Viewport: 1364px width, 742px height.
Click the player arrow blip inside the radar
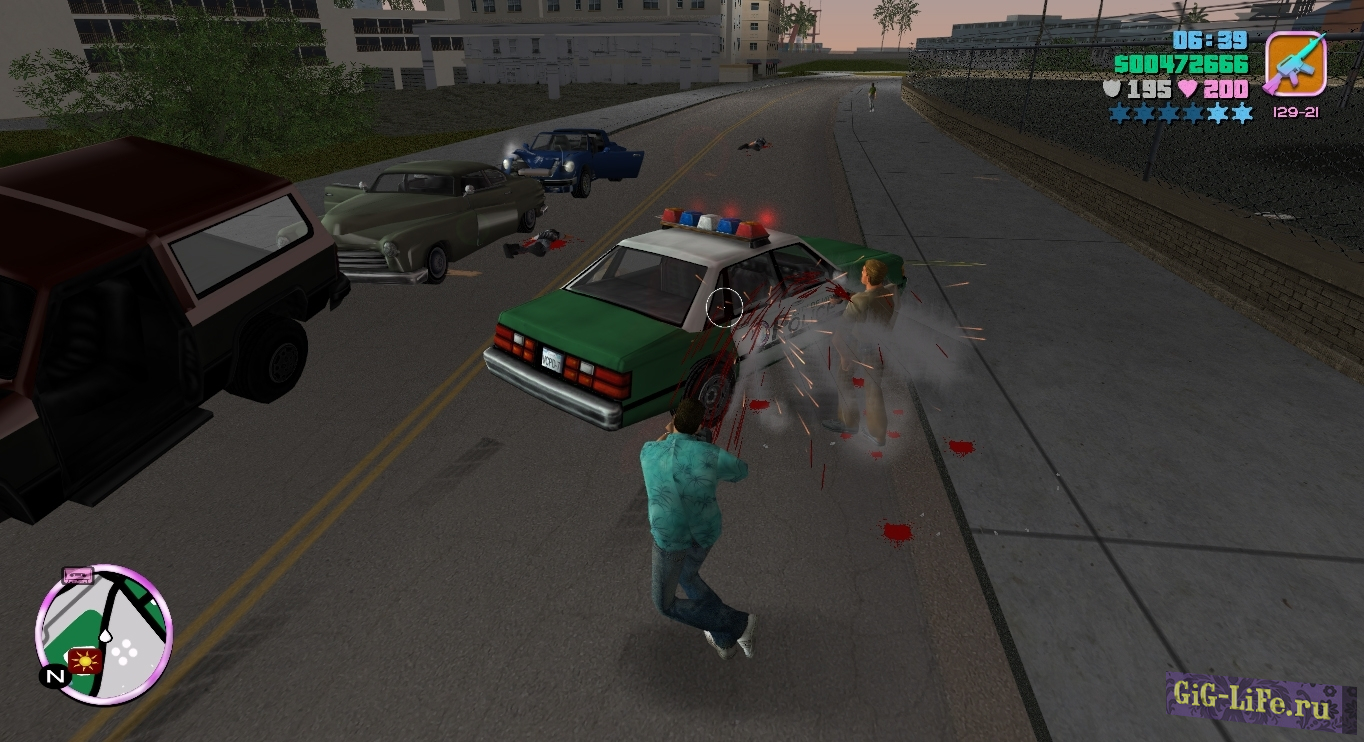(x=105, y=636)
